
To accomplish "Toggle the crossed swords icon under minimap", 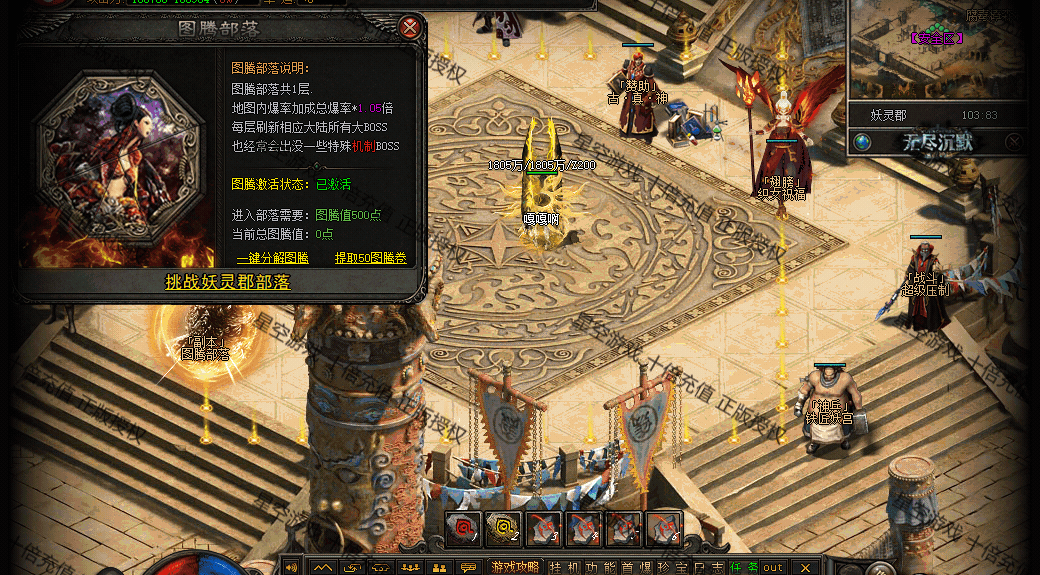I will (x=1013, y=142).
